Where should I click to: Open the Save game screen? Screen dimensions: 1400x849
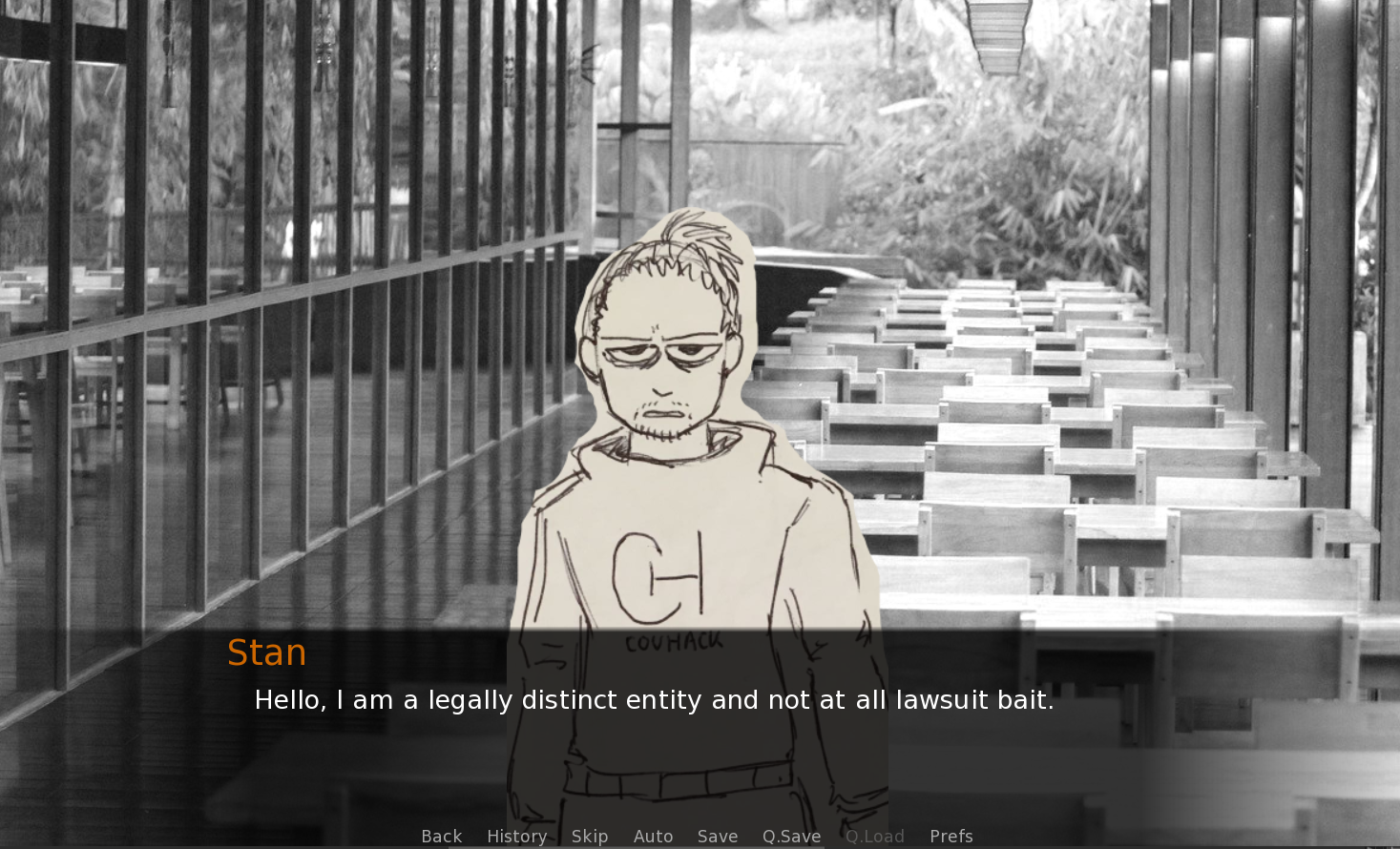(718, 836)
